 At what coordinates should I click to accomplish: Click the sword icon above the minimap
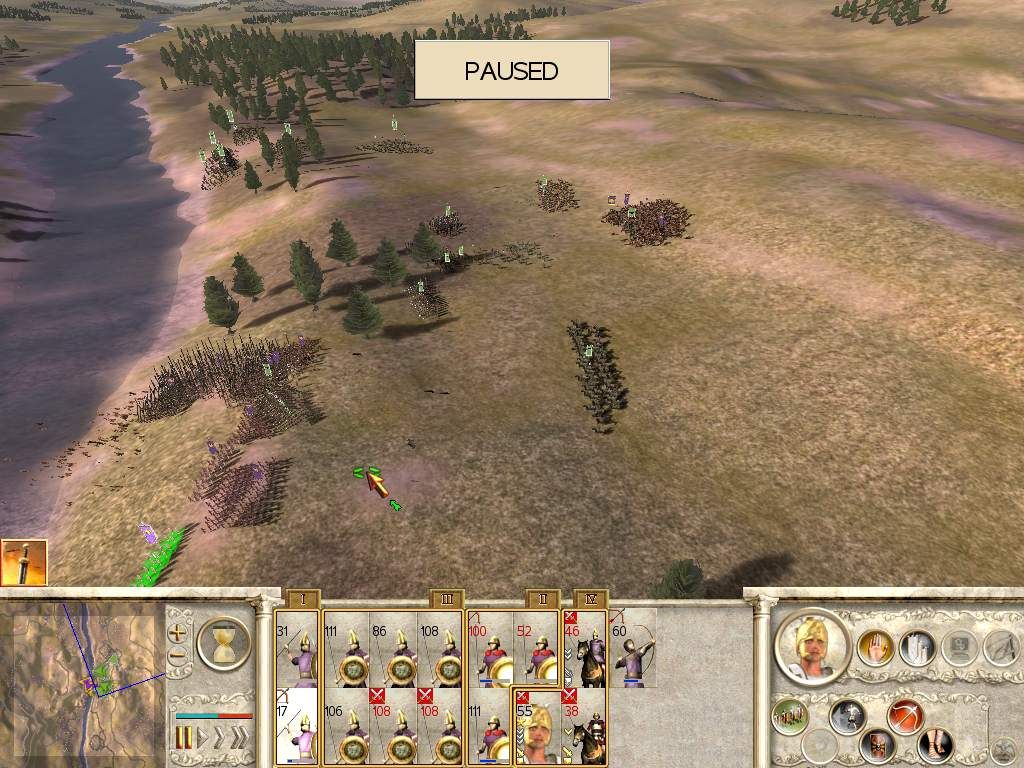(x=24, y=562)
